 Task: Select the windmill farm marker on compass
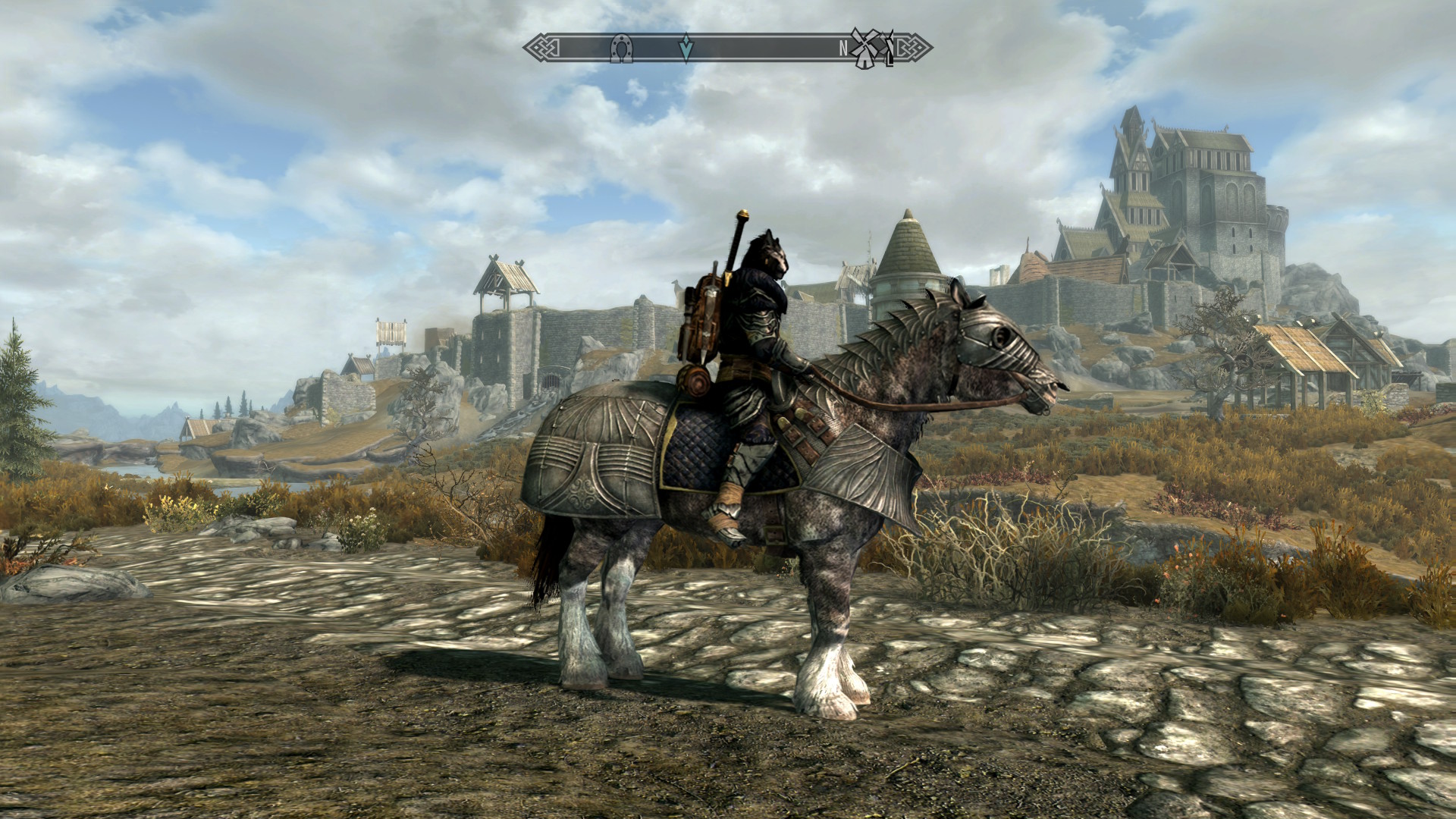[x=862, y=49]
